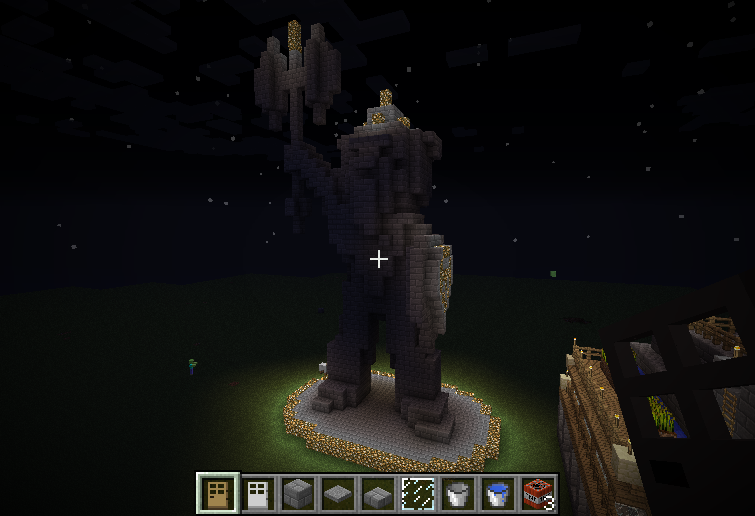Choose the water bucket slot
755x516 pixels.
[x=496, y=492]
